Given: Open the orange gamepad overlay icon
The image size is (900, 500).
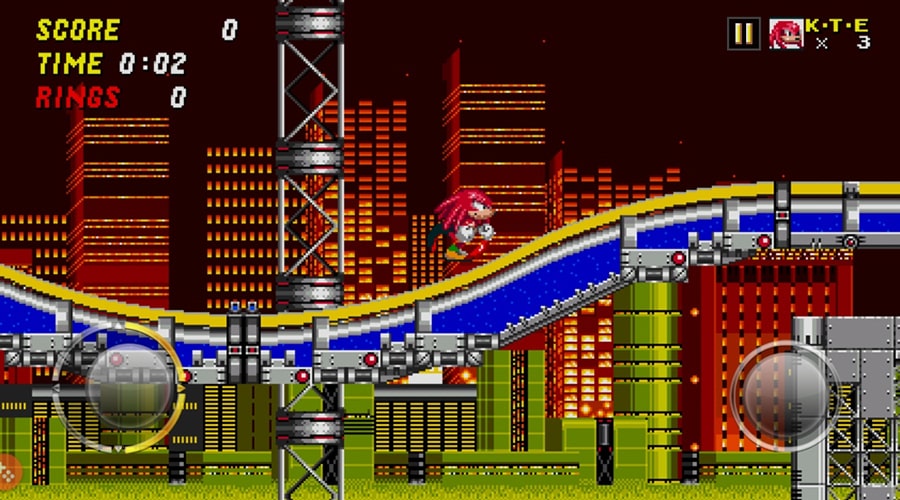Looking at the screenshot, I should point(8,468).
